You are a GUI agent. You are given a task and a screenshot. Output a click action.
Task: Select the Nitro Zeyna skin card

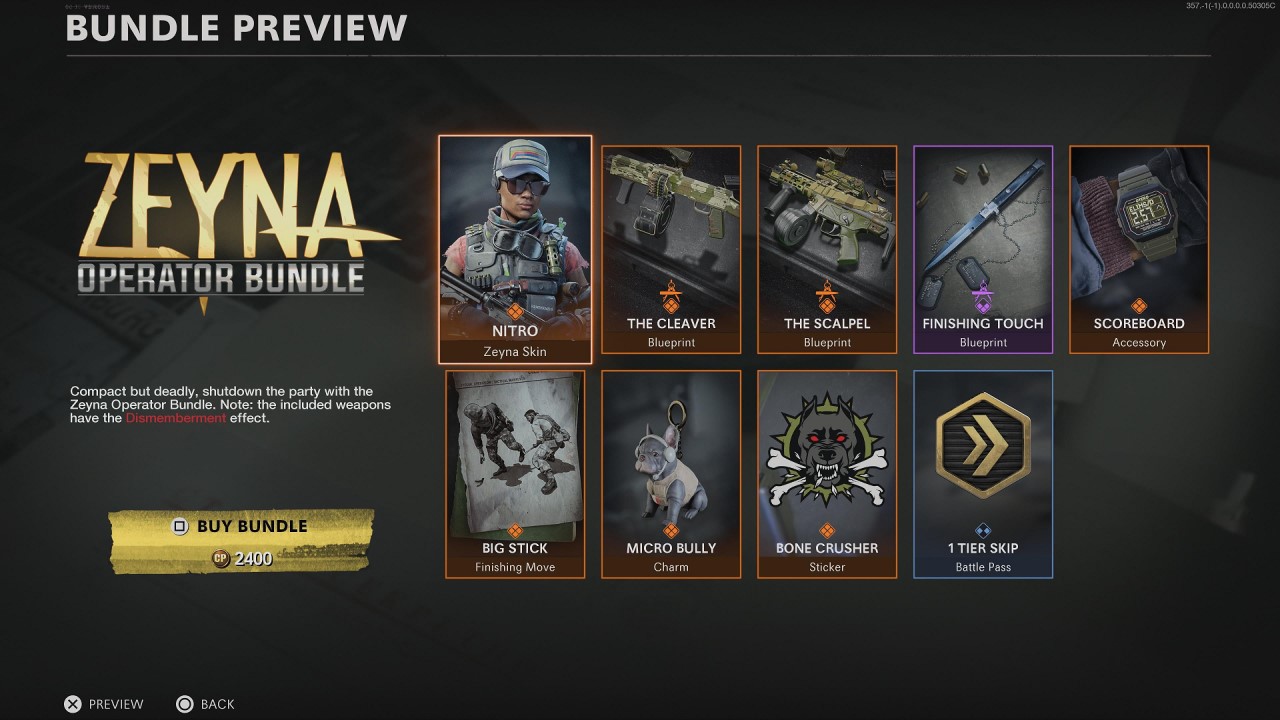click(515, 249)
